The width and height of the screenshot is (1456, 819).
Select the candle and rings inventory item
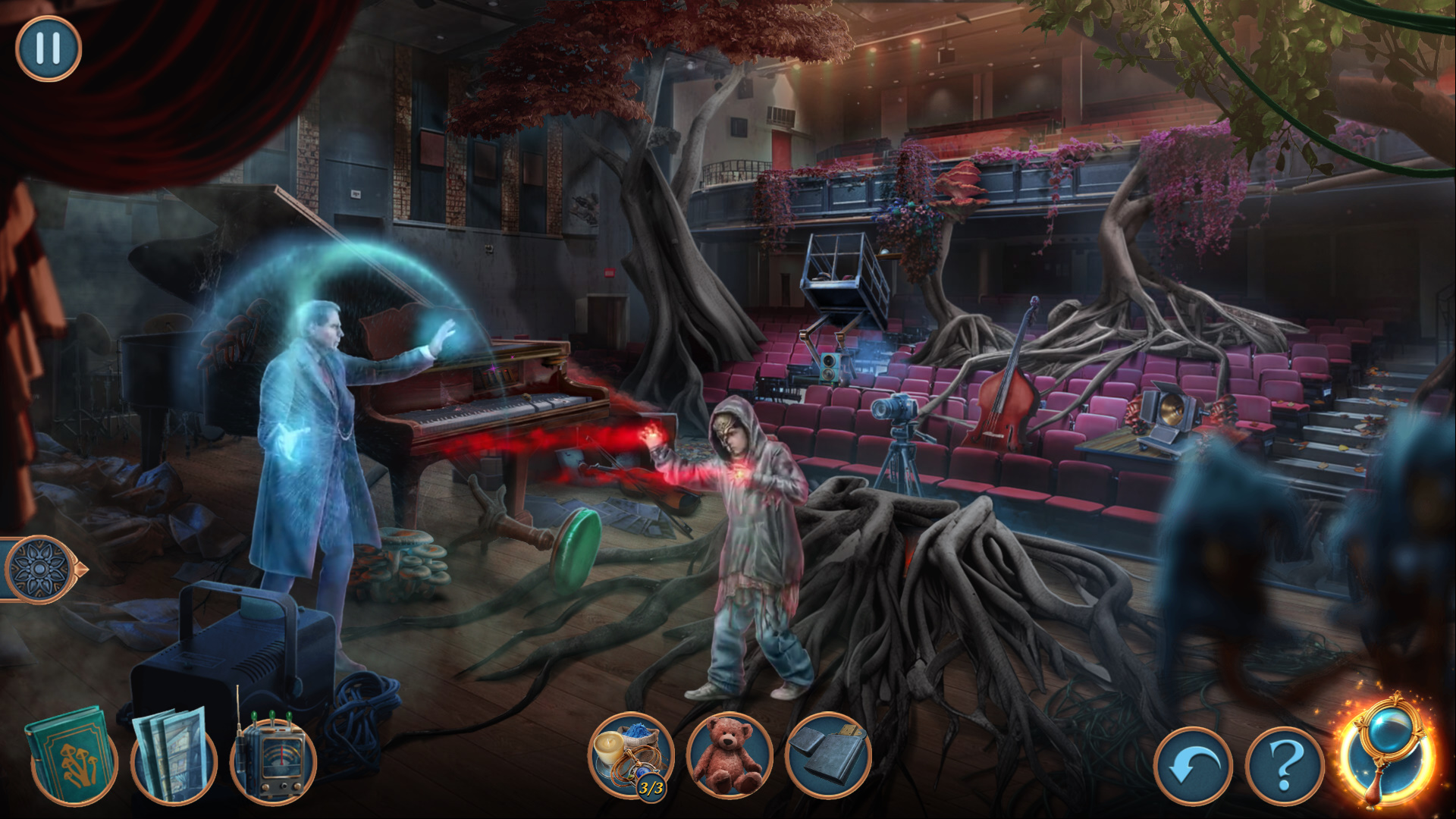[630, 755]
